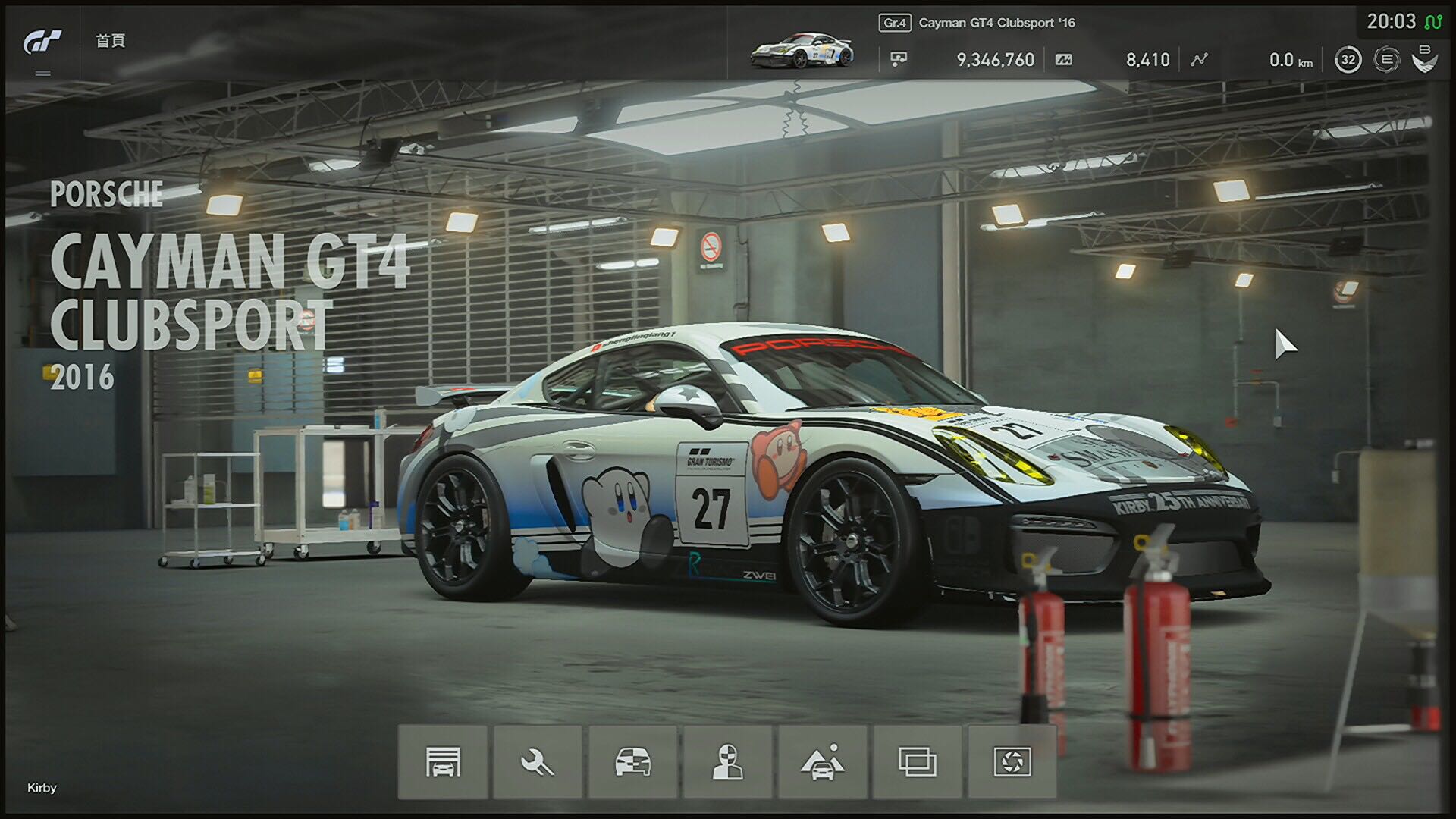The height and width of the screenshot is (819, 1456).
Task: Activate the camera shutter photo icon
Action: pos(1012,761)
